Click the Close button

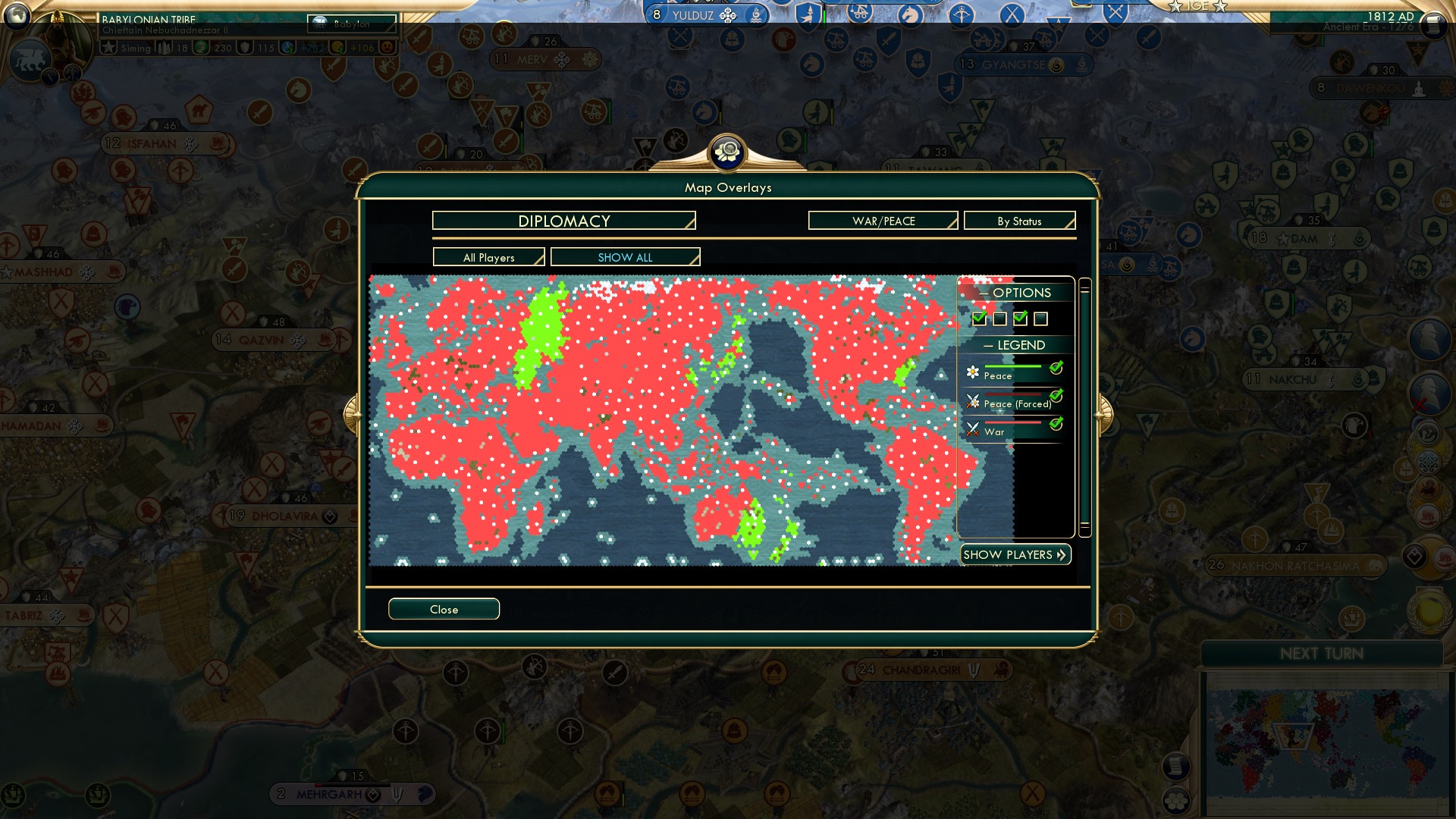click(444, 609)
